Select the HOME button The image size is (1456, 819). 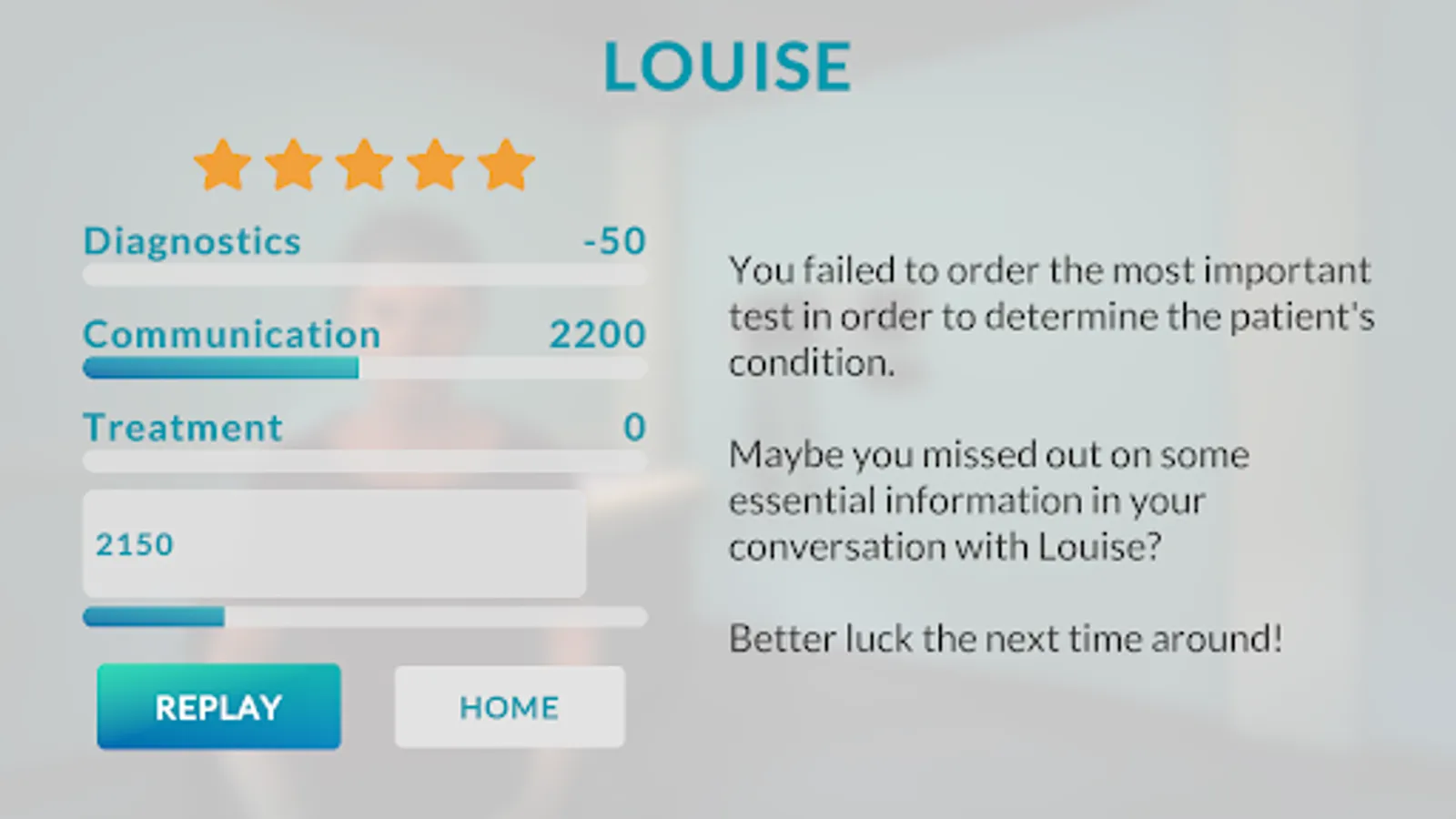tap(509, 707)
